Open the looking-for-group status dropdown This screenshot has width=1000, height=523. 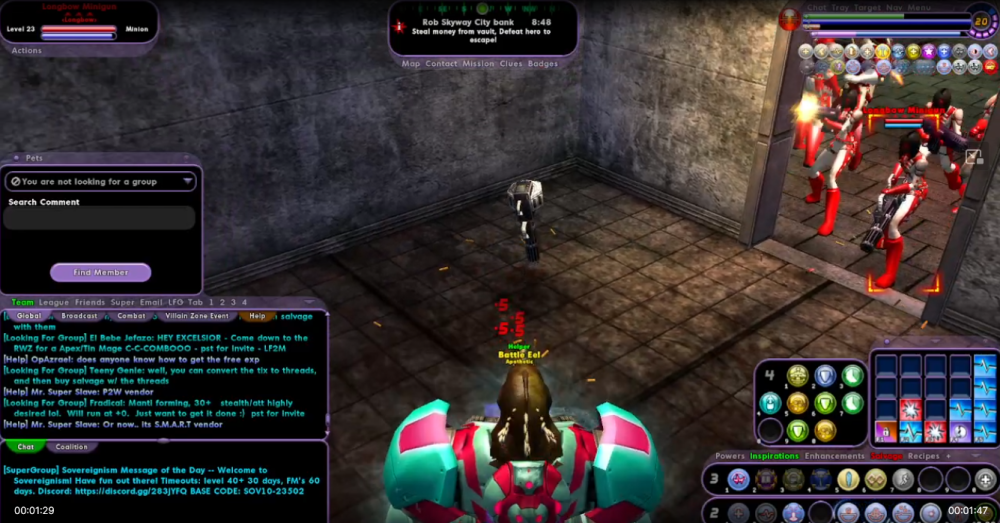100,181
